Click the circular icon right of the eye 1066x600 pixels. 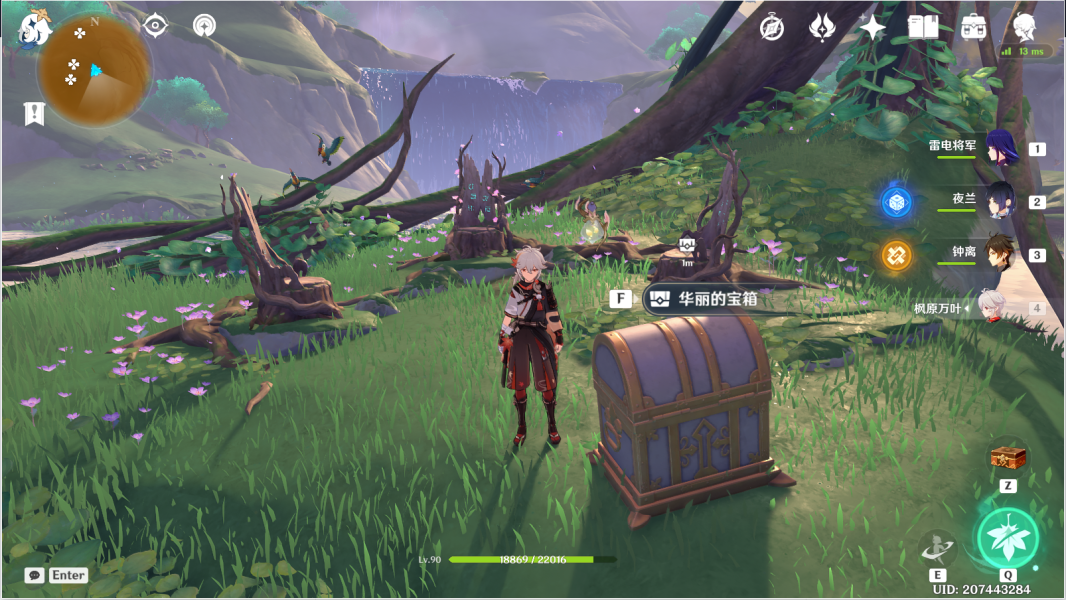pyautogui.click(x=204, y=26)
